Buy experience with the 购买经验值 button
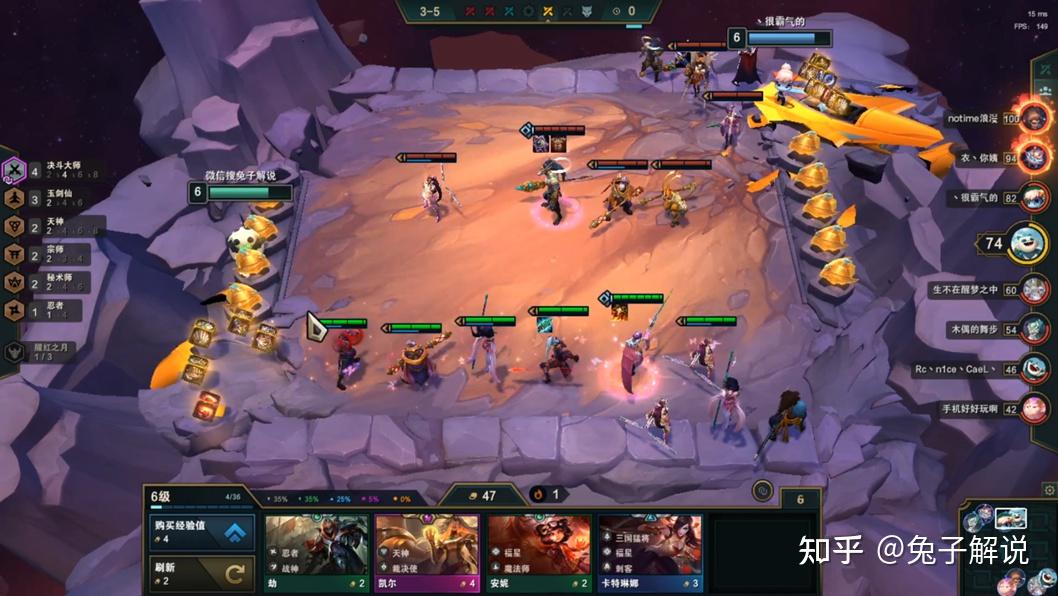 (x=202, y=533)
